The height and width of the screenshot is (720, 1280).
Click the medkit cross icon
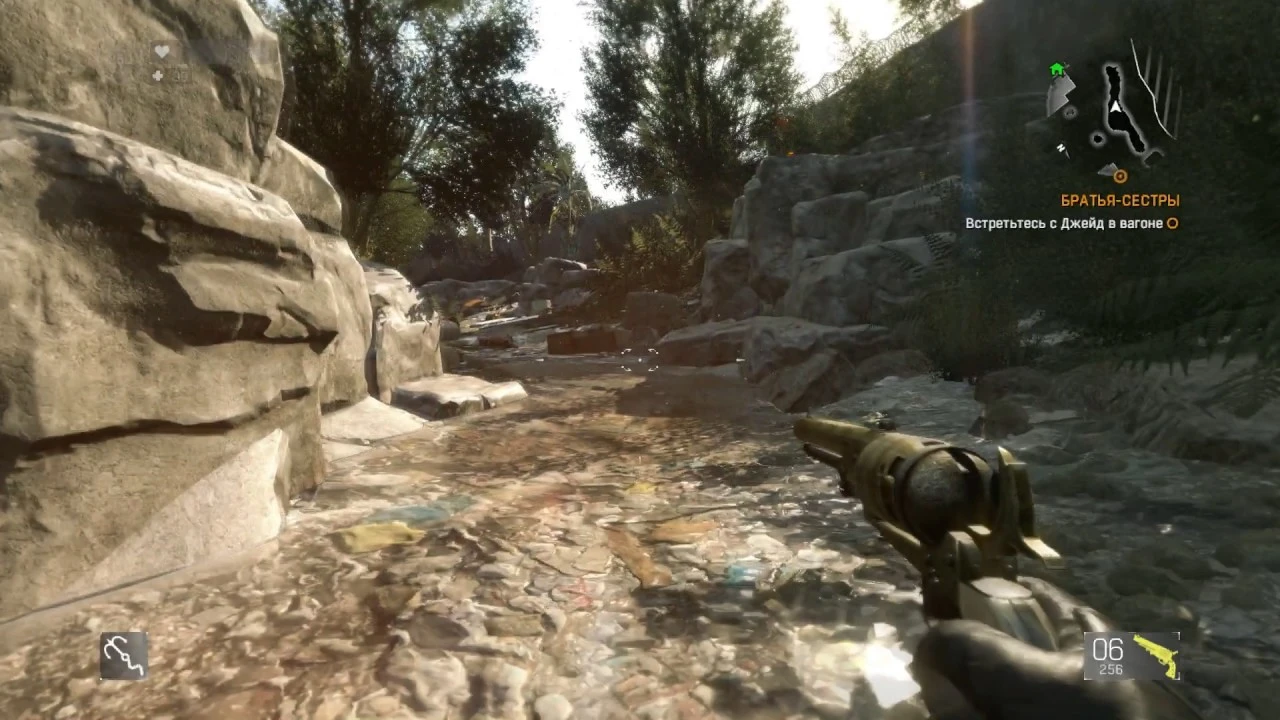coord(158,76)
